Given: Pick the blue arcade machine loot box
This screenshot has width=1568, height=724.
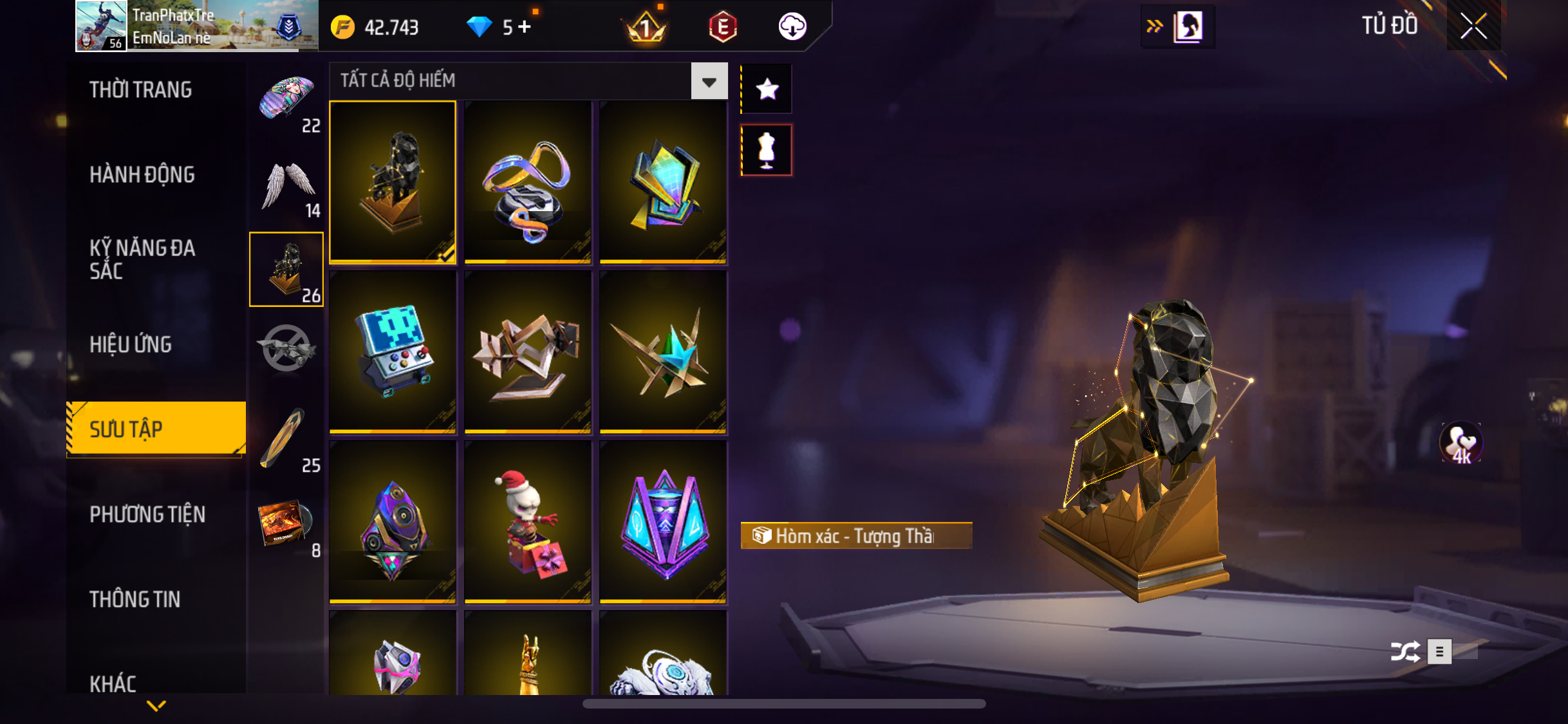Looking at the screenshot, I should [x=393, y=351].
